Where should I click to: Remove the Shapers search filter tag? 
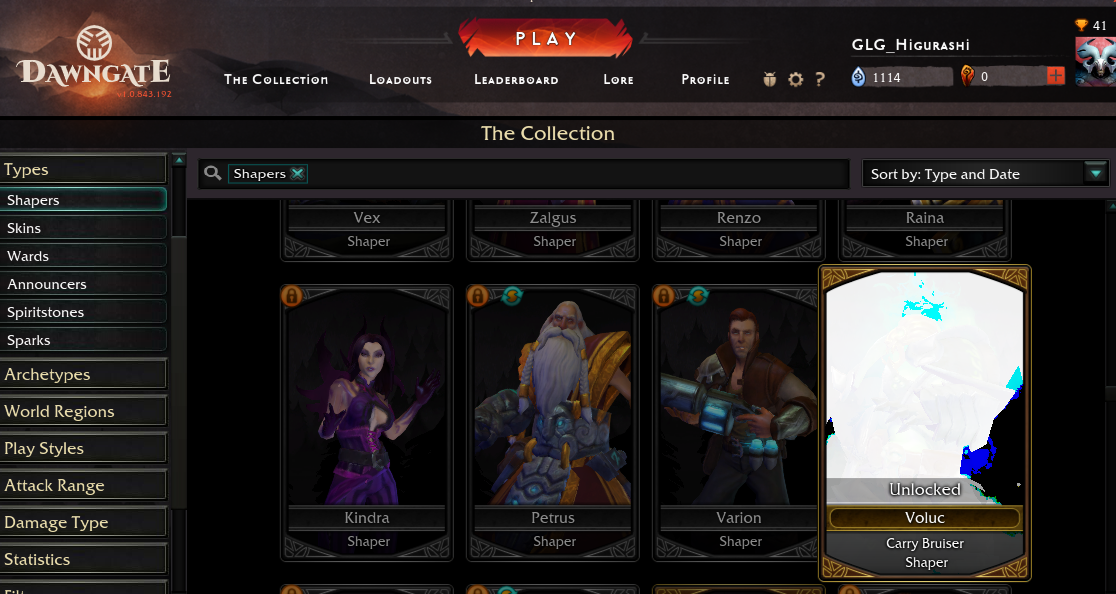[297, 174]
